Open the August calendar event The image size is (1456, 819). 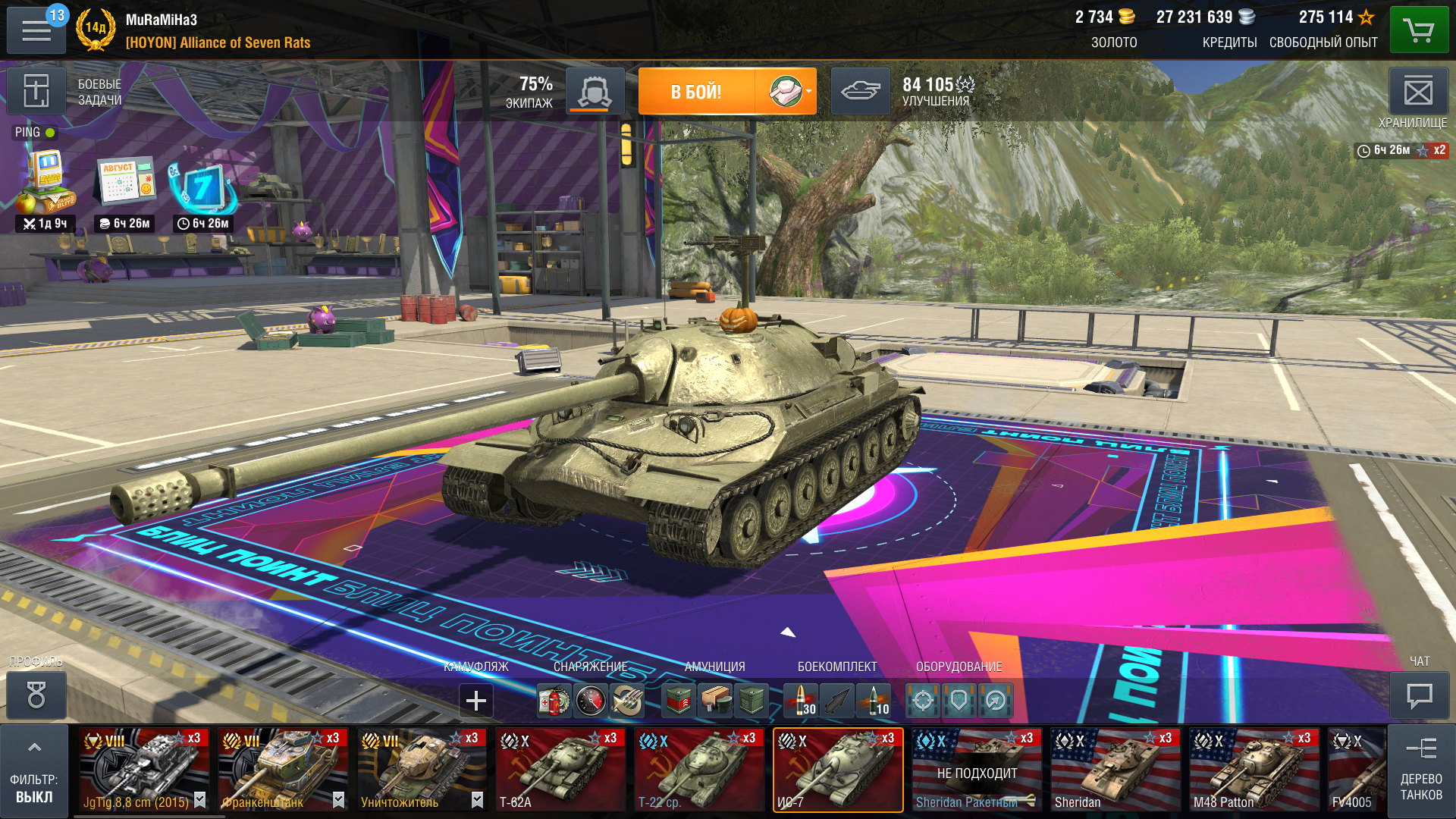tap(126, 182)
